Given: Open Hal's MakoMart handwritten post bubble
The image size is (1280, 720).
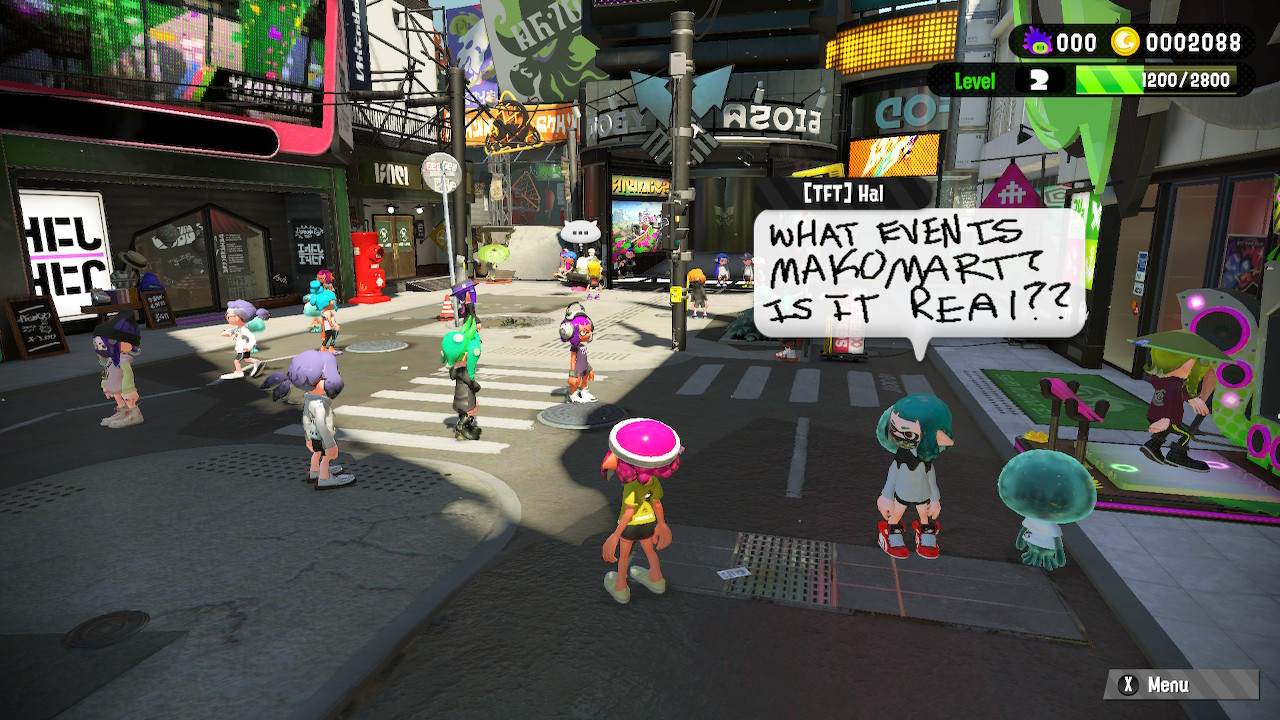Looking at the screenshot, I should [918, 273].
